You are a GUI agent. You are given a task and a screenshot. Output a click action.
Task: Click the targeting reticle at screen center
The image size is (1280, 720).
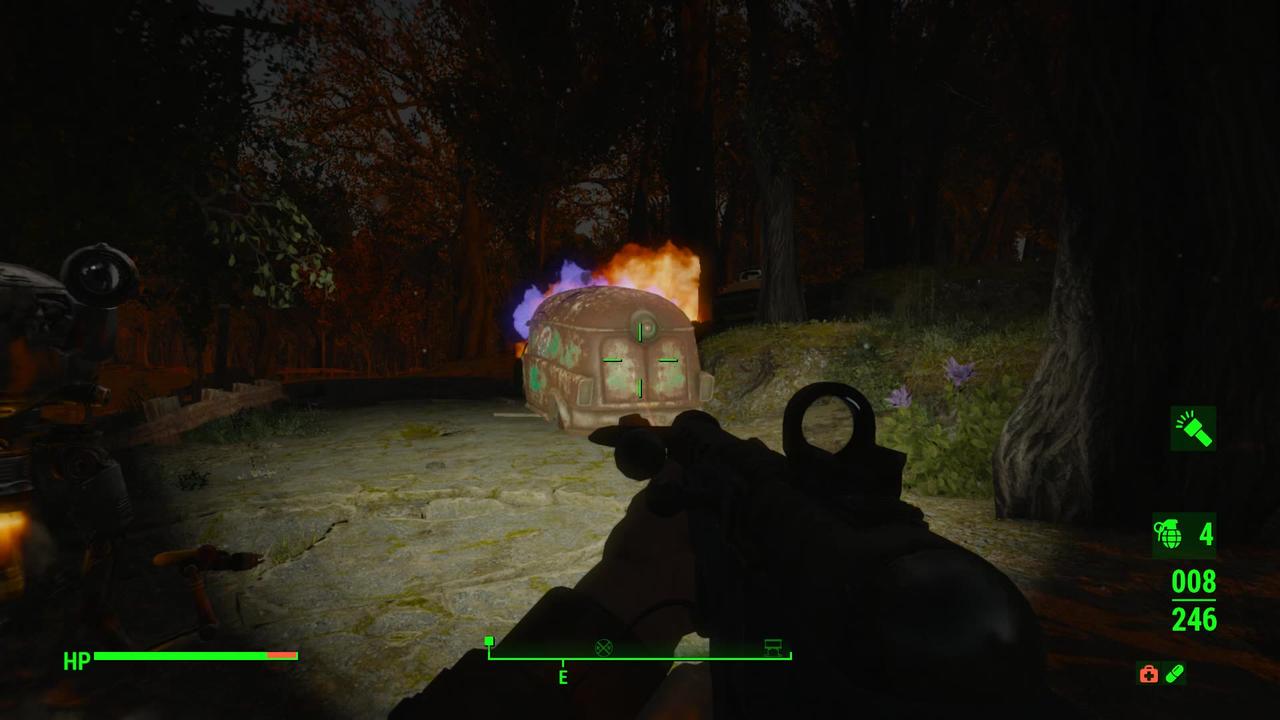point(639,360)
